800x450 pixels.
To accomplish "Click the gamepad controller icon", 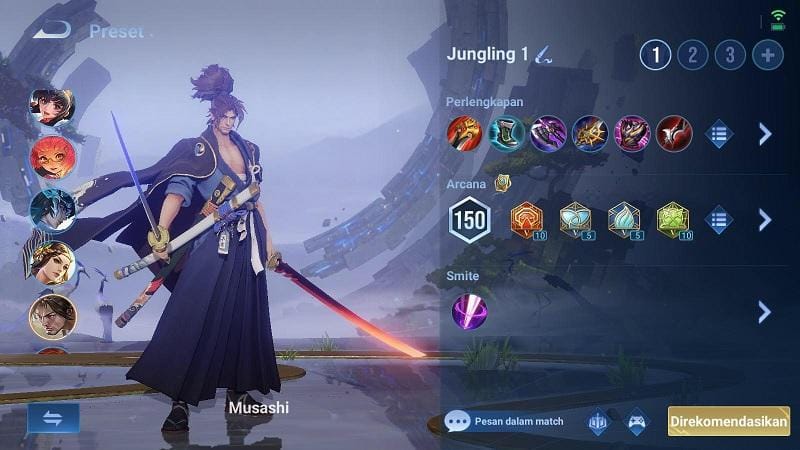I will (636, 421).
